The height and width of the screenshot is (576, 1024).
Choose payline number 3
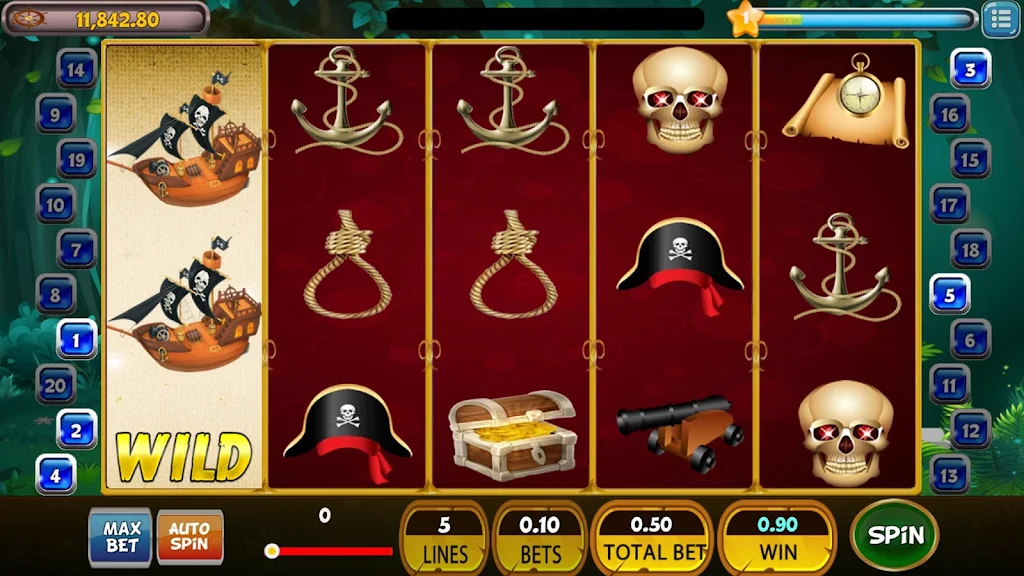click(969, 70)
